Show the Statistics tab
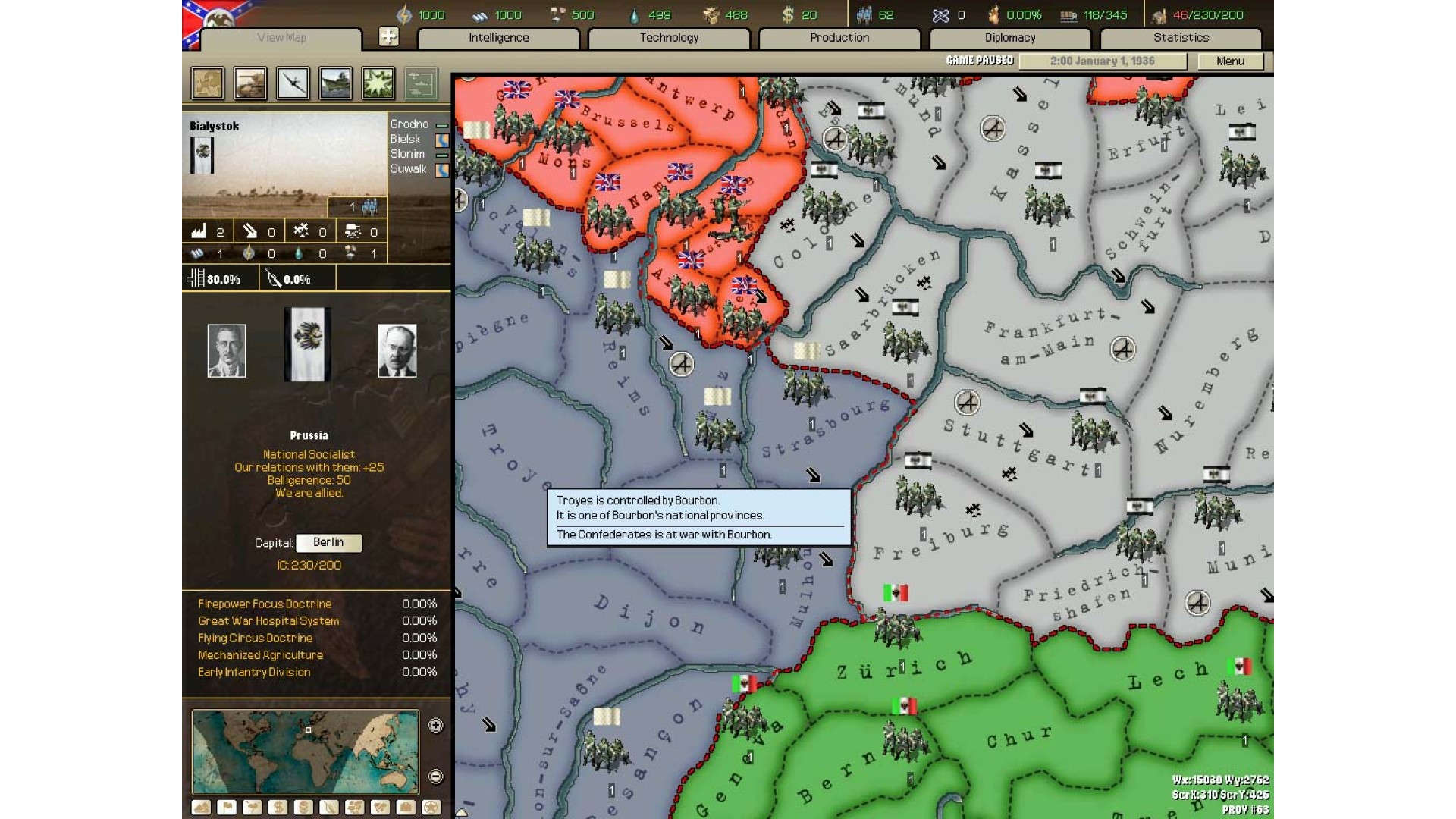 pyautogui.click(x=1181, y=38)
